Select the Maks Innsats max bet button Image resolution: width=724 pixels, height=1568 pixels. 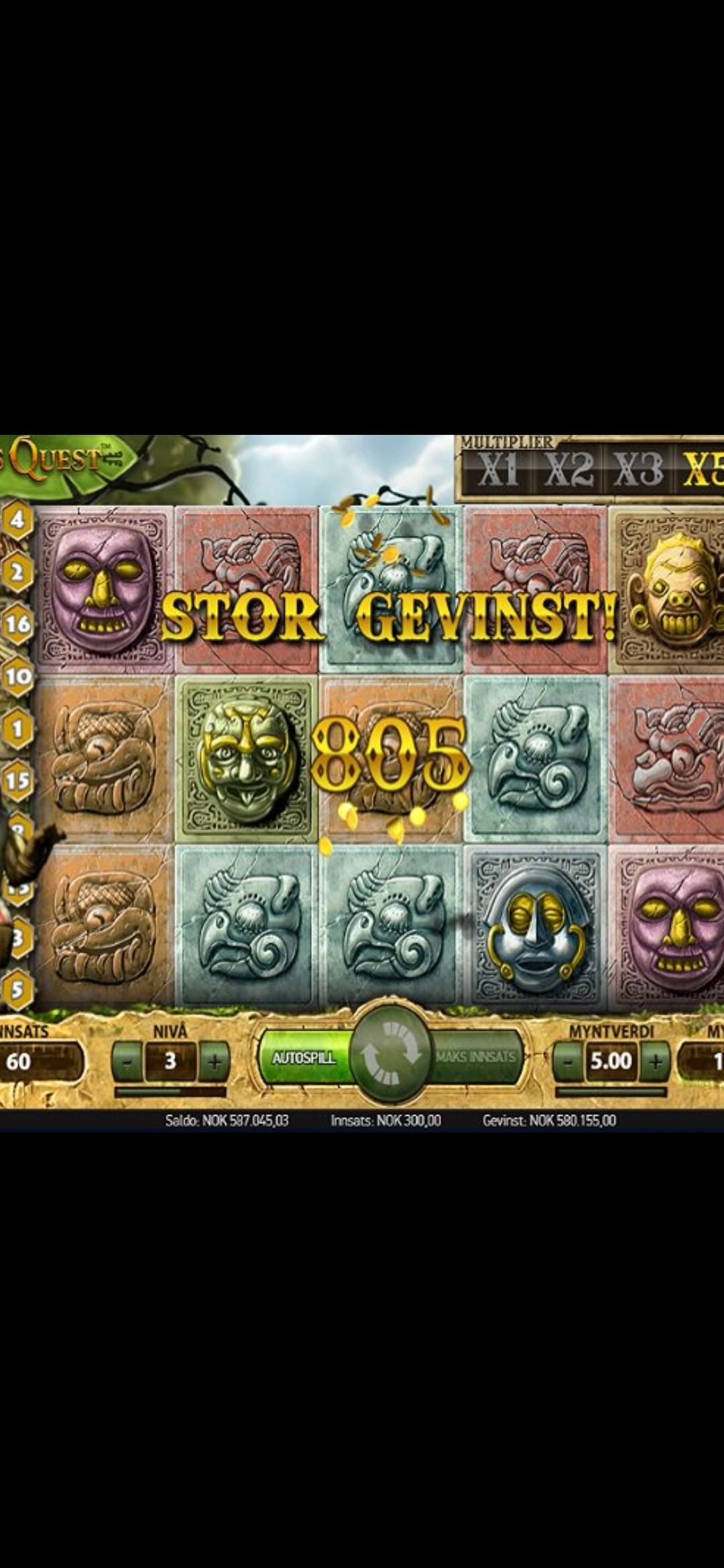pyautogui.click(x=477, y=1057)
